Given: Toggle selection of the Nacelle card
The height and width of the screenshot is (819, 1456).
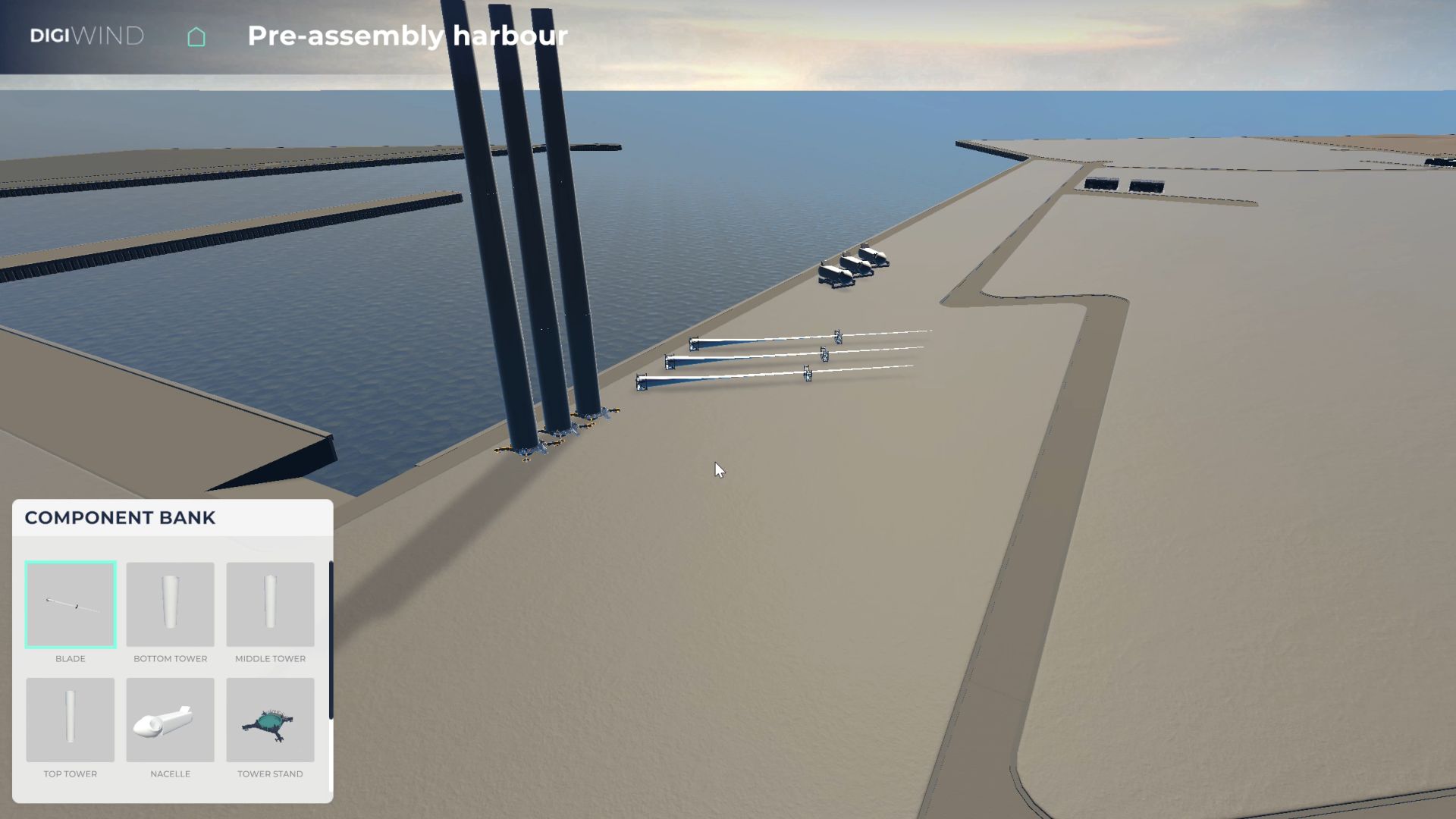Looking at the screenshot, I should [x=170, y=719].
